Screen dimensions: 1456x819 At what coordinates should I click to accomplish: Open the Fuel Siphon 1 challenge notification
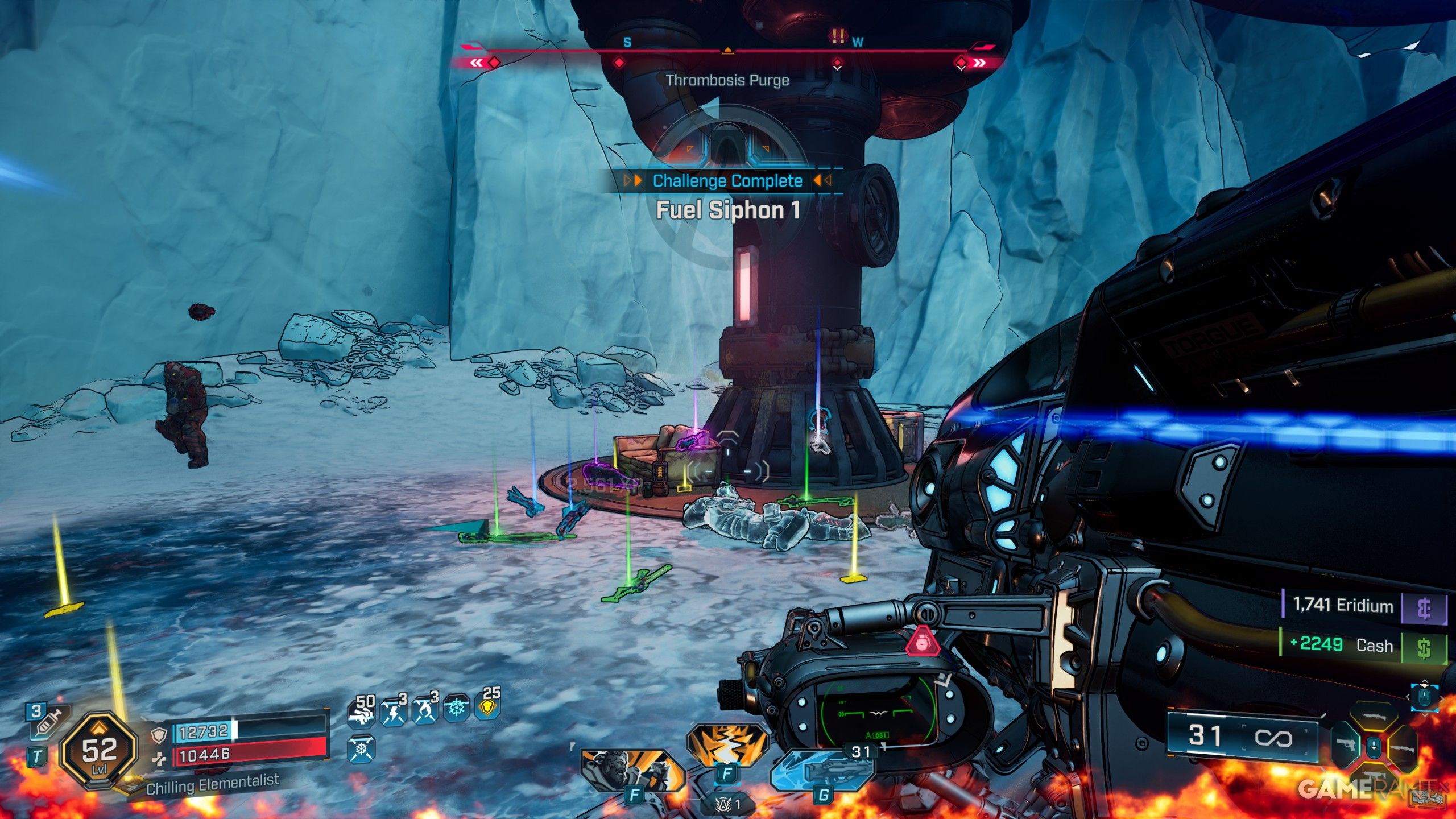coord(727,209)
